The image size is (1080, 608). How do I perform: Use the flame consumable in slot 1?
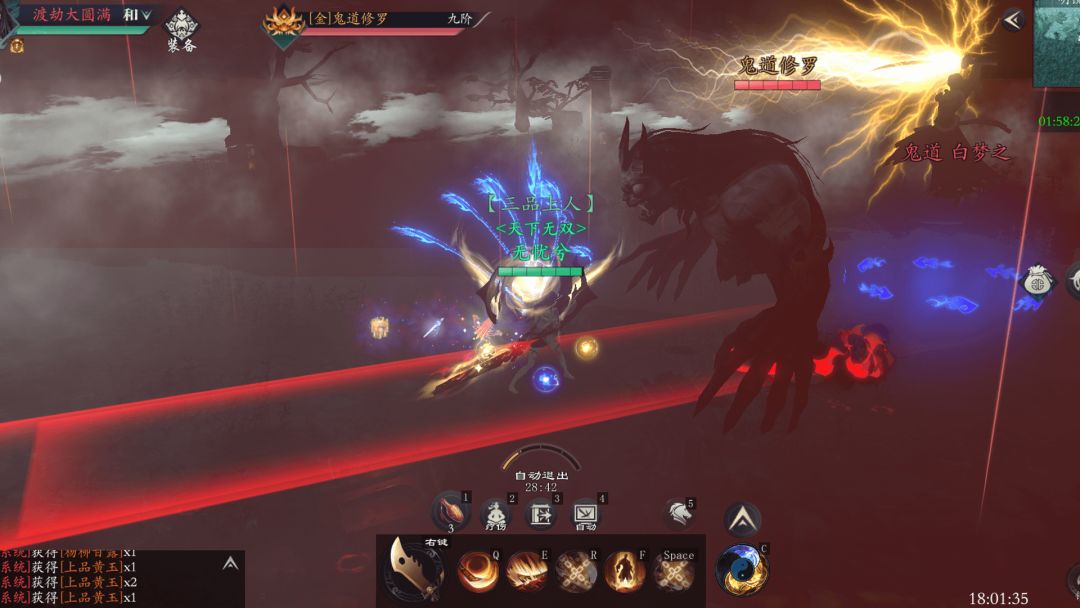(x=451, y=512)
